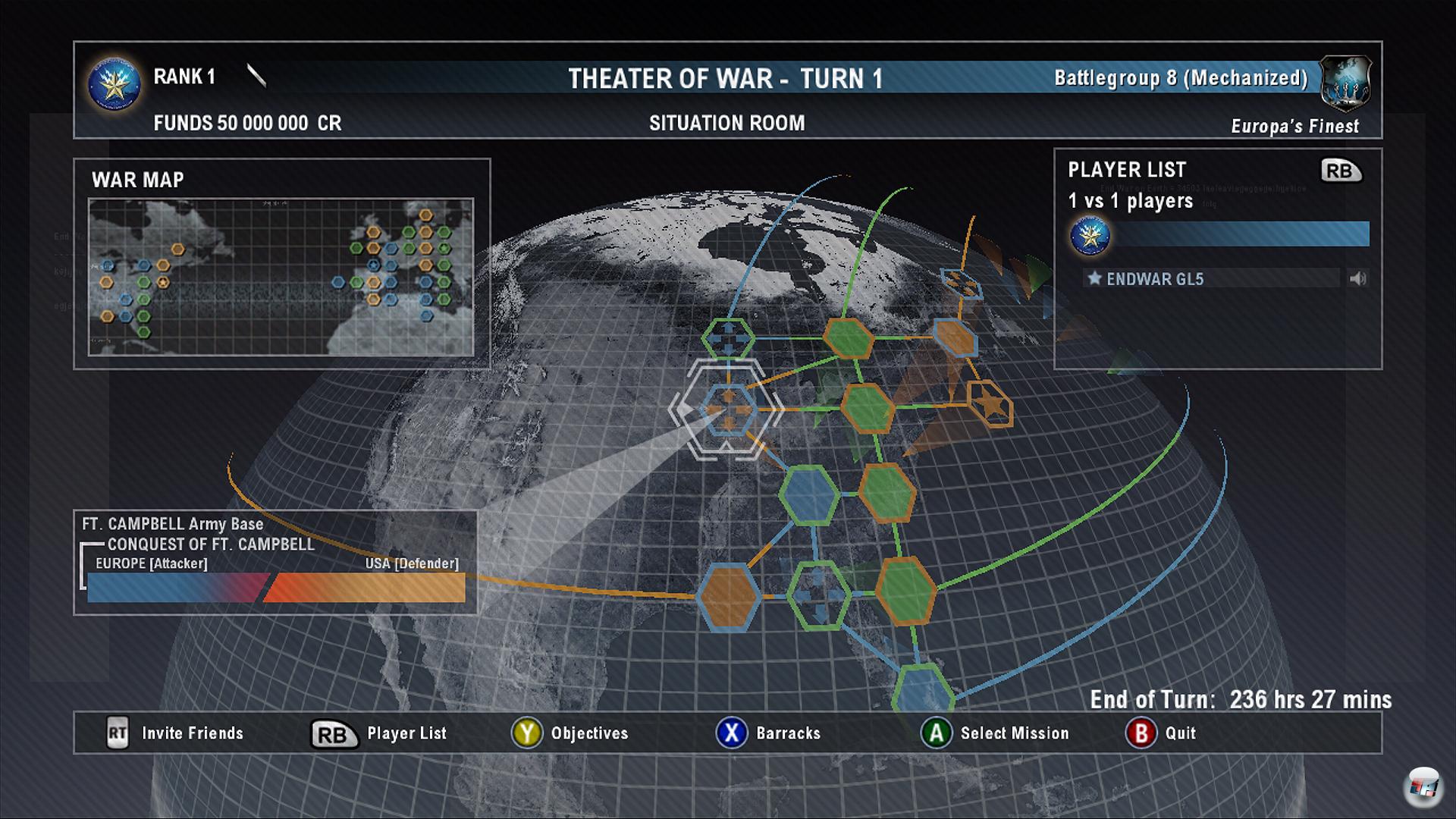
Task: Activate Select Mission
Action: pyautogui.click(x=995, y=733)
